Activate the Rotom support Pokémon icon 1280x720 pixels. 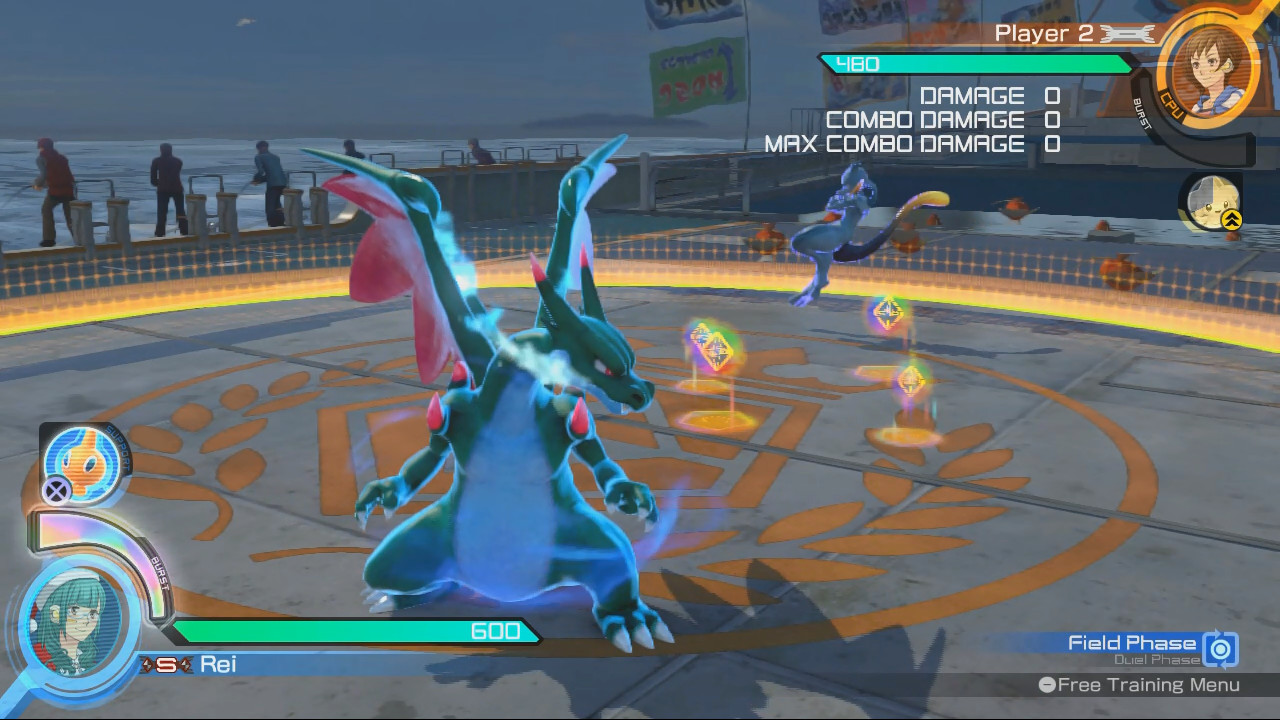86,462
